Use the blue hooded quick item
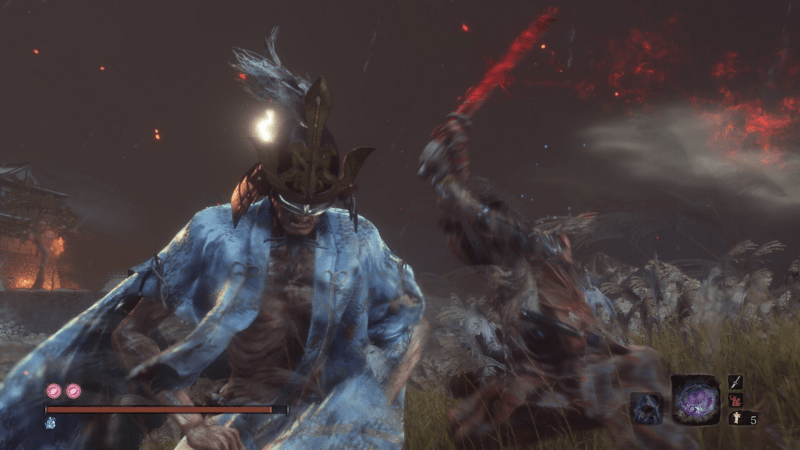This screenshot has width=800, height=450. point(645,407)
